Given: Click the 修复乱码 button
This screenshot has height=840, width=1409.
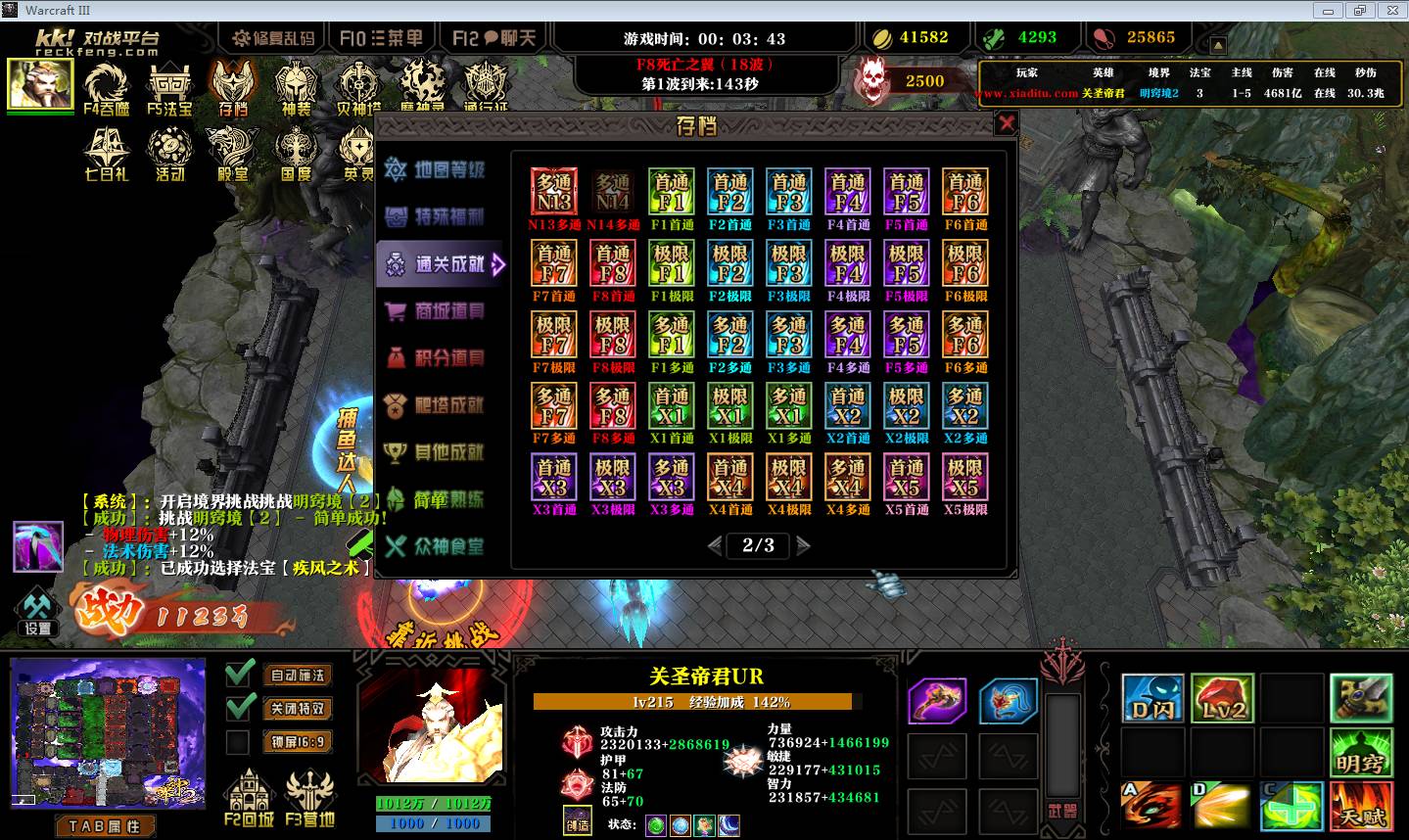Looking at the screenshot, I should coord(273,38).
